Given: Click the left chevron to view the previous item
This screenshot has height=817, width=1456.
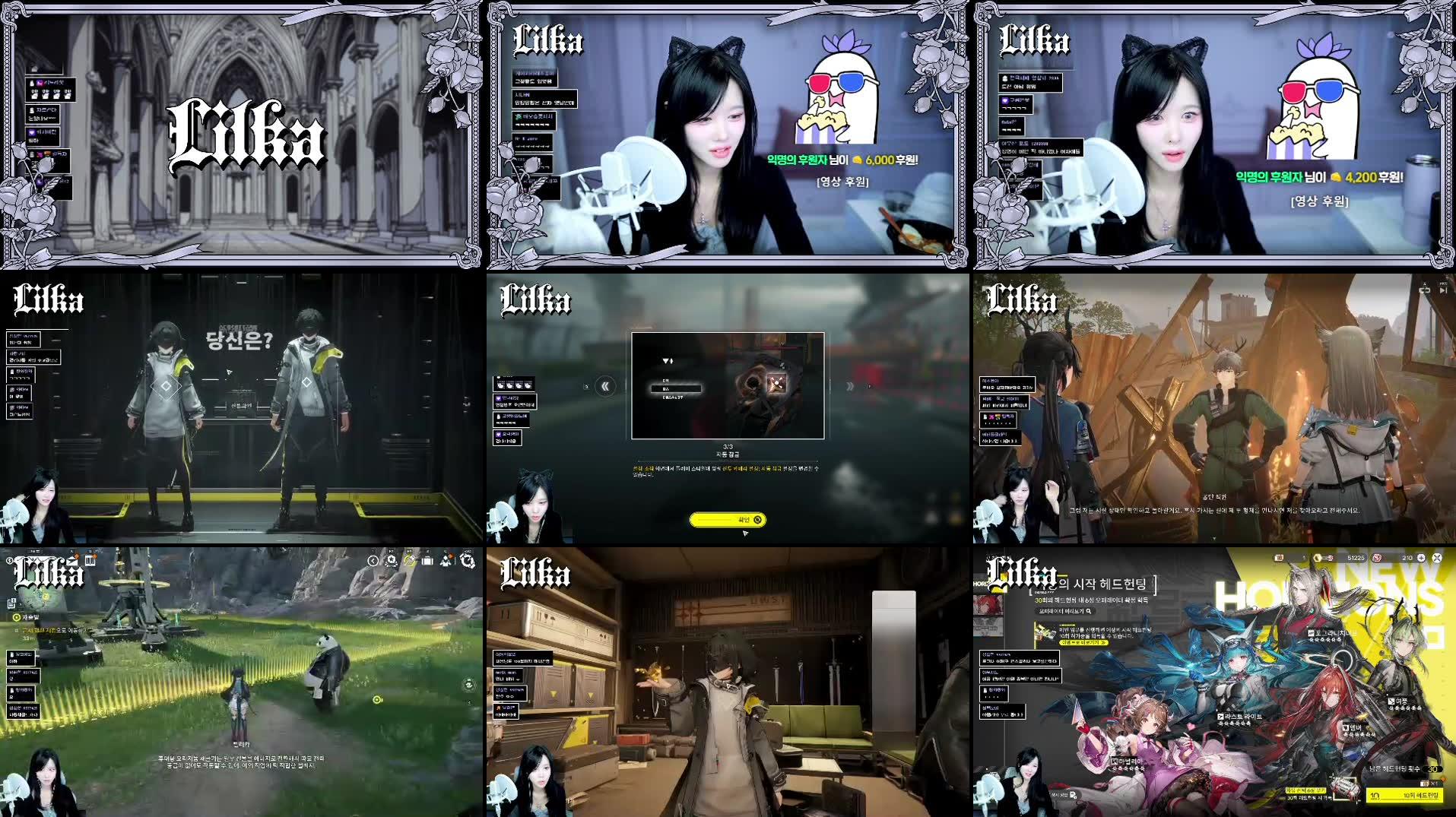Looking at the screenshot, I should pyautogui.click(x=606, y=386).
